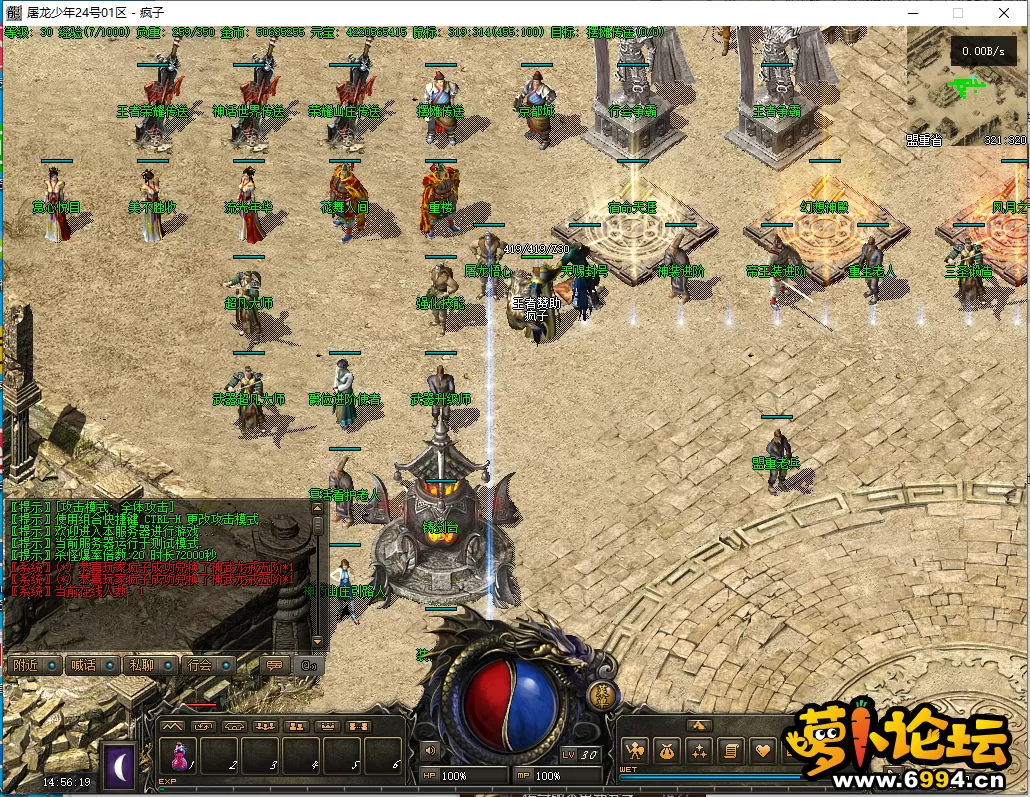Click the chat log's down arrow button
Image resolution: width=1030 pixels, height=797 pixels.
318,641
